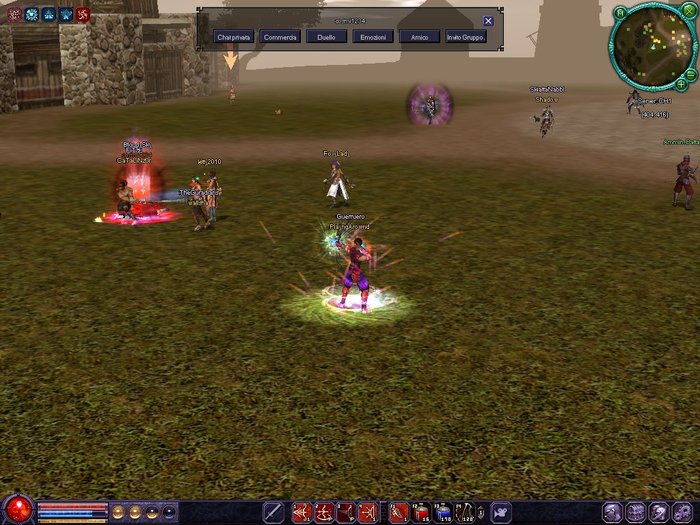The height and width of the screenshot is (525, 700).
Task: Open the map with the M button
Action: click(x=620, y=12)
